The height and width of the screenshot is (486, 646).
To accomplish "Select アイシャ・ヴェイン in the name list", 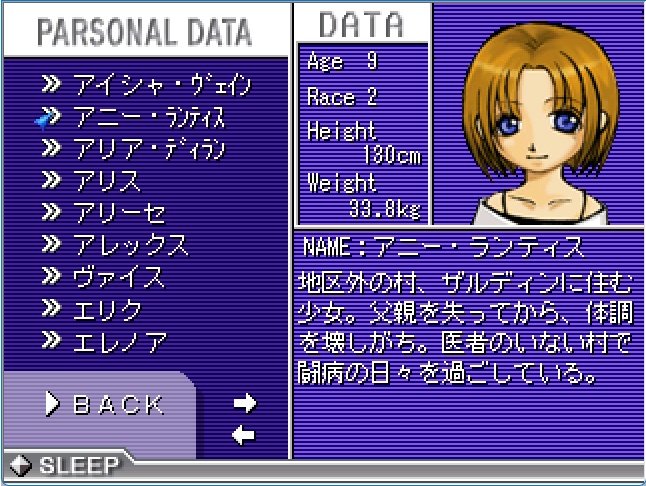I will (x=159, y=84).
